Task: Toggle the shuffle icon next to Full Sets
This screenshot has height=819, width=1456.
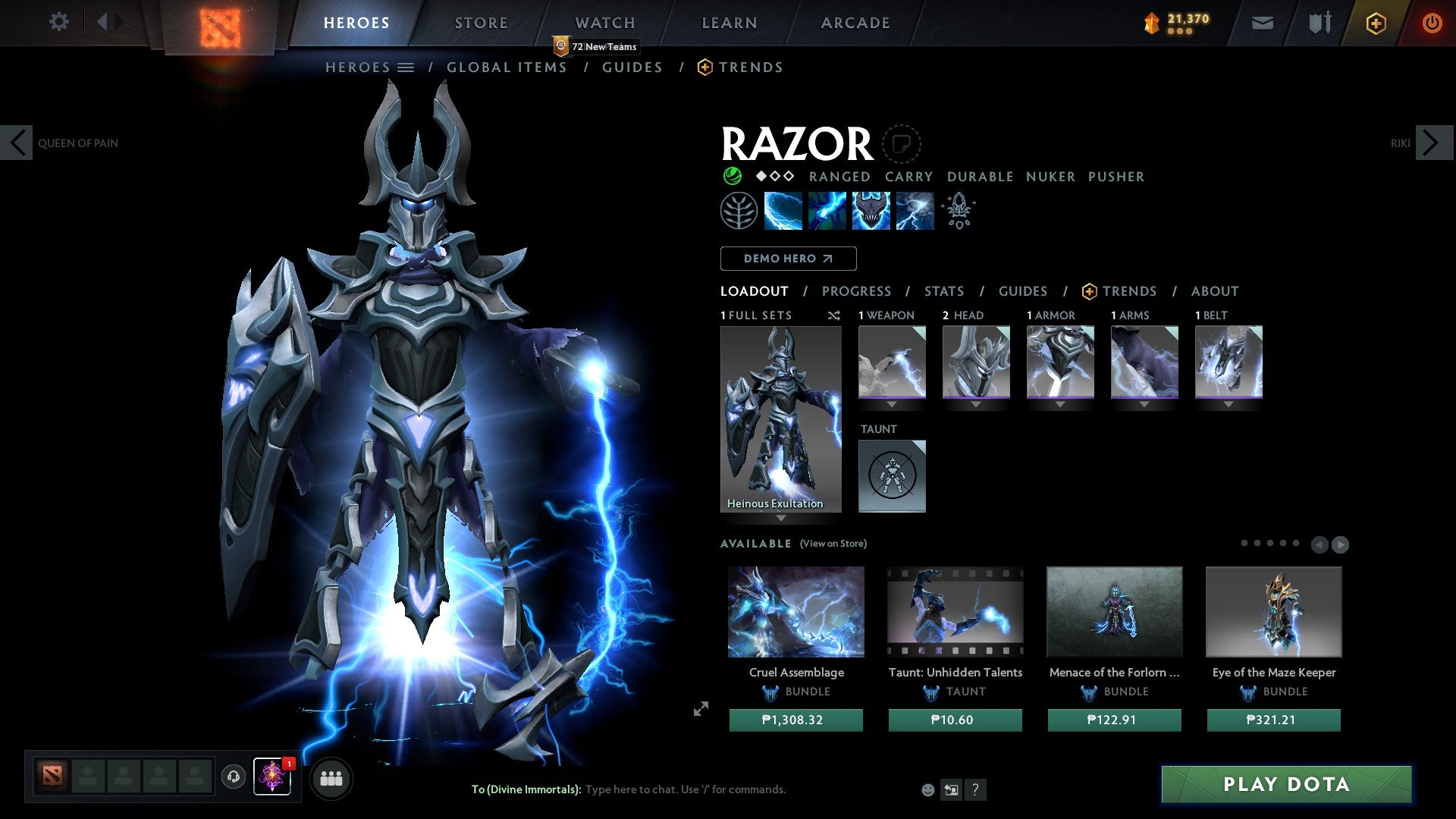Action: (x=833, y=315)
